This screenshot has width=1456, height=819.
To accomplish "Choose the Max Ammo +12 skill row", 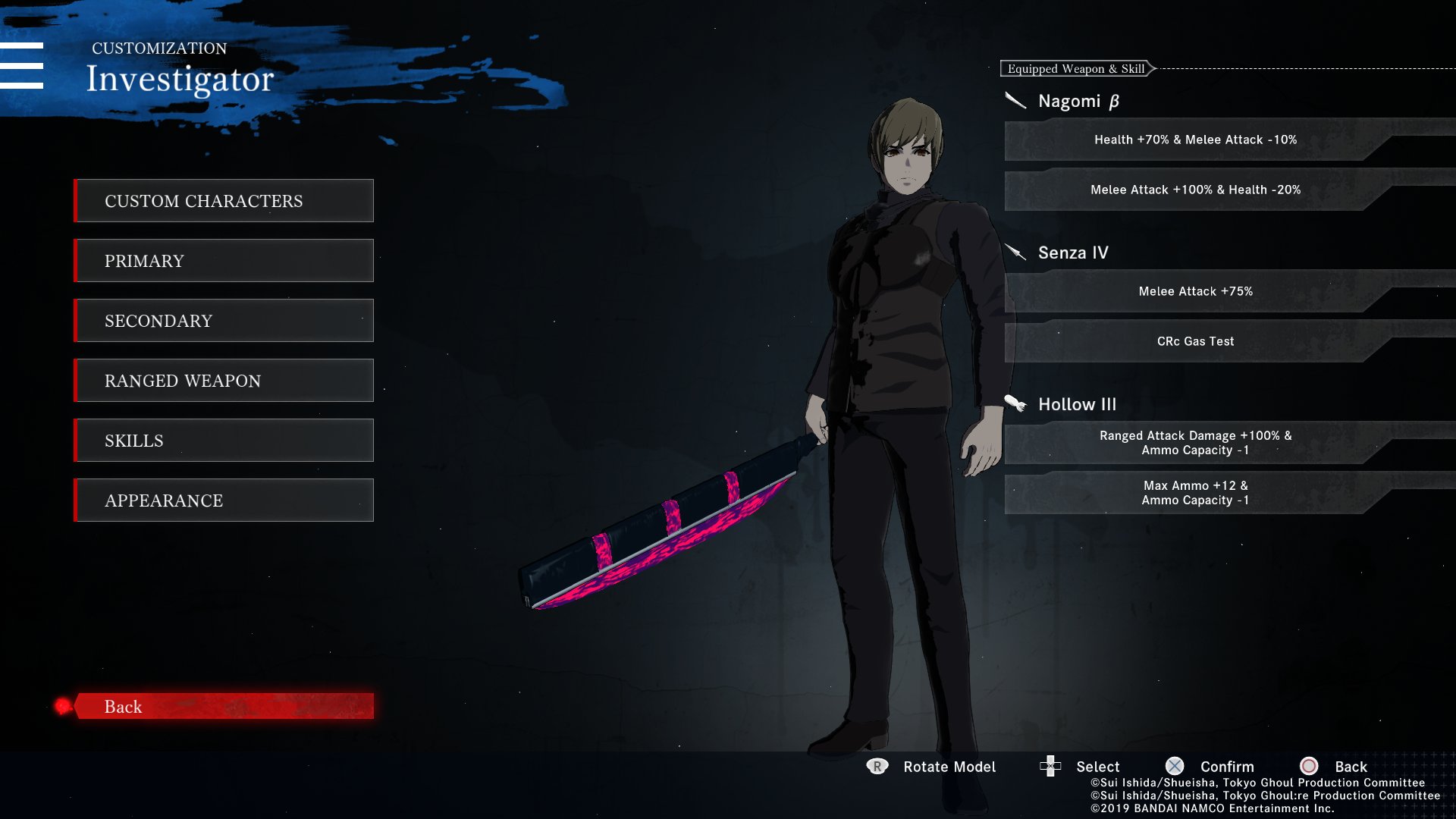I will tap(1195, 493).
